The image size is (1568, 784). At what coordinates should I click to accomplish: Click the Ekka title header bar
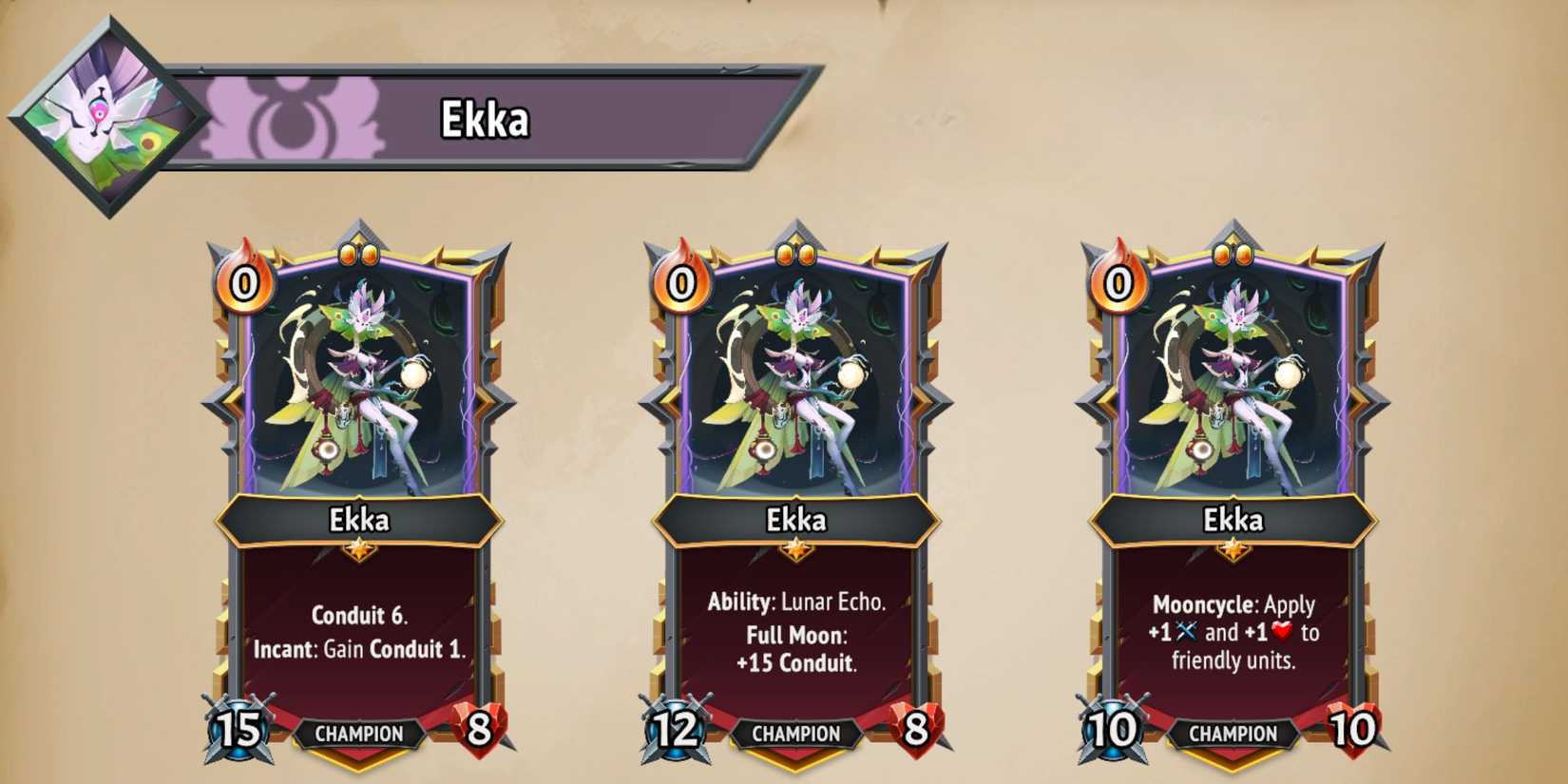(485, 117)
